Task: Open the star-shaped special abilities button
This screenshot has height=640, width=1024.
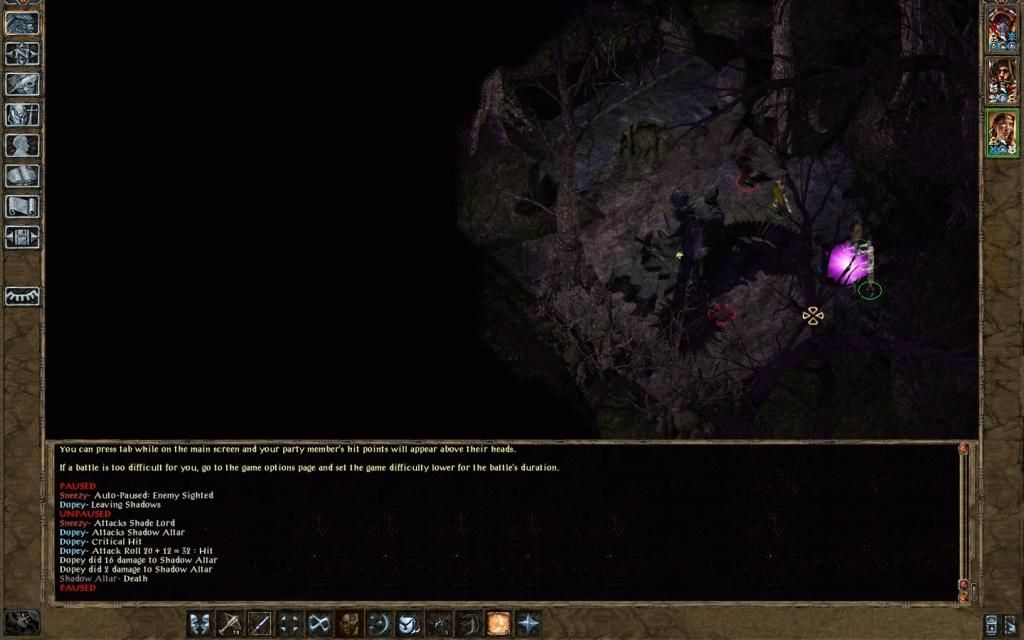Action: tap(527, 624)
